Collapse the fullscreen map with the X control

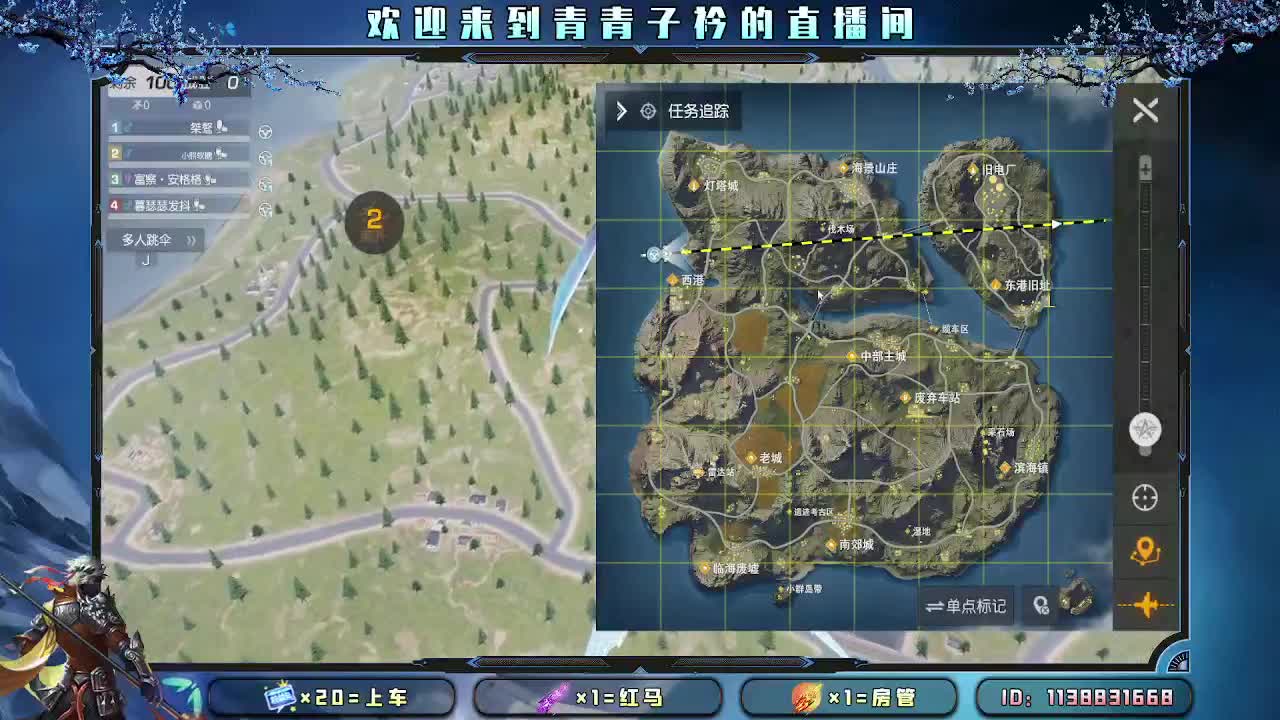(1146, 110)
